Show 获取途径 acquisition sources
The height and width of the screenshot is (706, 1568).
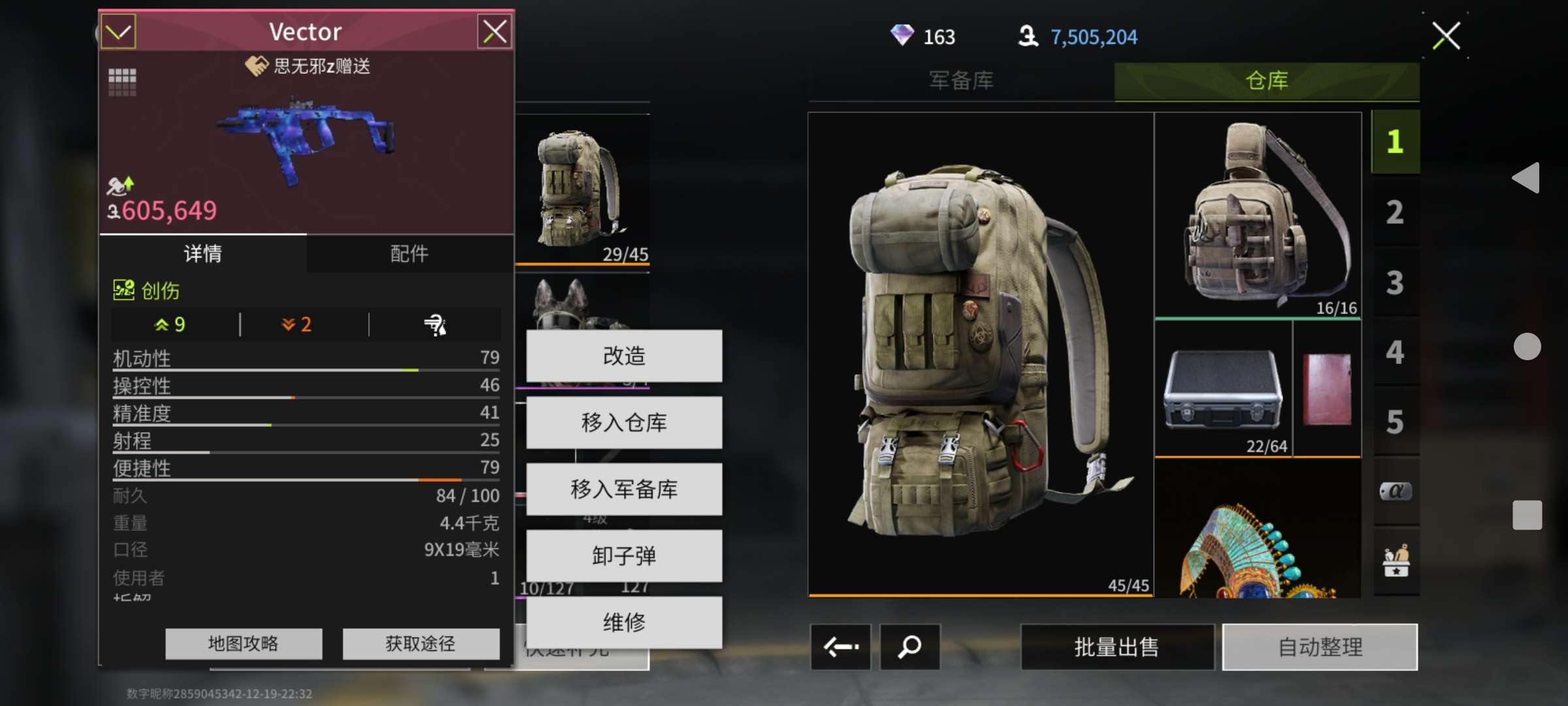click(420, 644)
